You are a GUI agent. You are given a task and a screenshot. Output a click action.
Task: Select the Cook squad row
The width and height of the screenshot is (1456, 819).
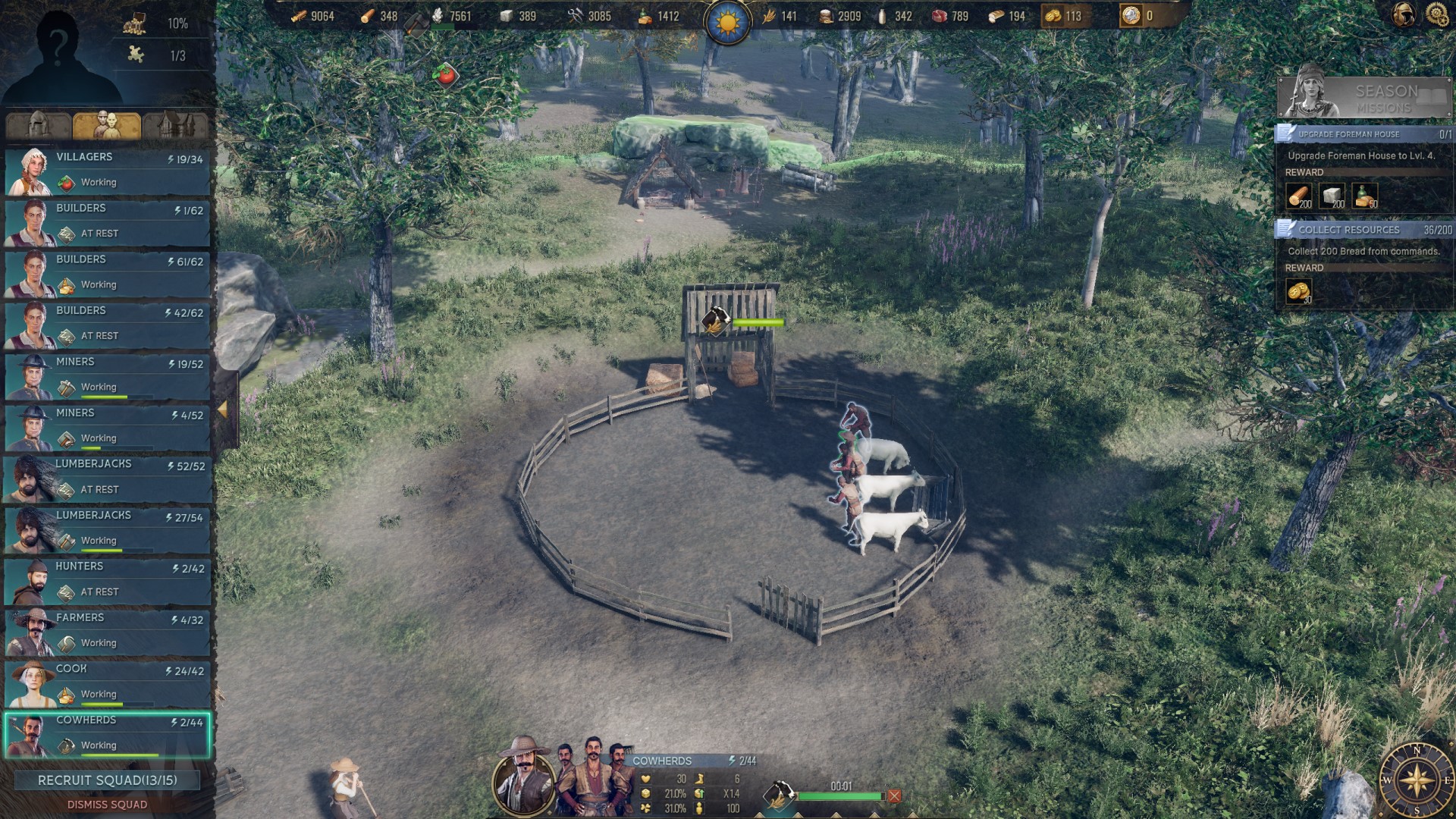(107, 682)
